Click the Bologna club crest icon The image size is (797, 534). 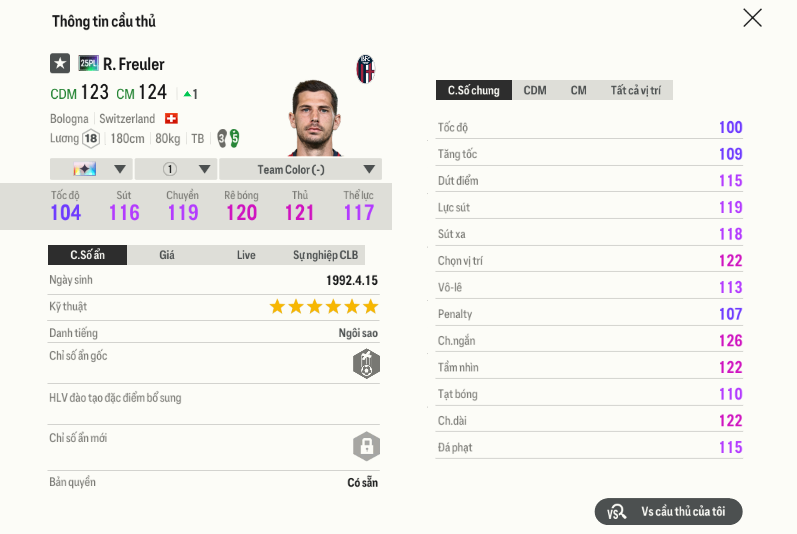click(366, 69)
